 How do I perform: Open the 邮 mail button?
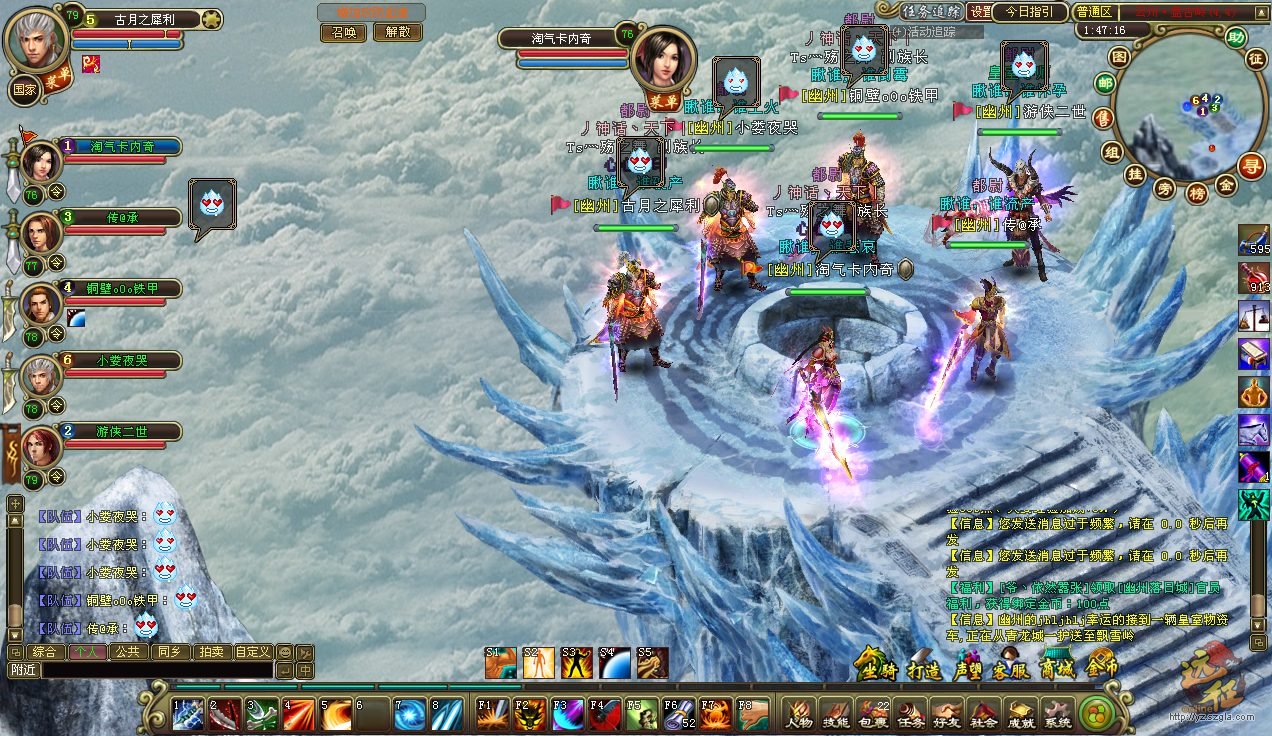click(1105, 83)
